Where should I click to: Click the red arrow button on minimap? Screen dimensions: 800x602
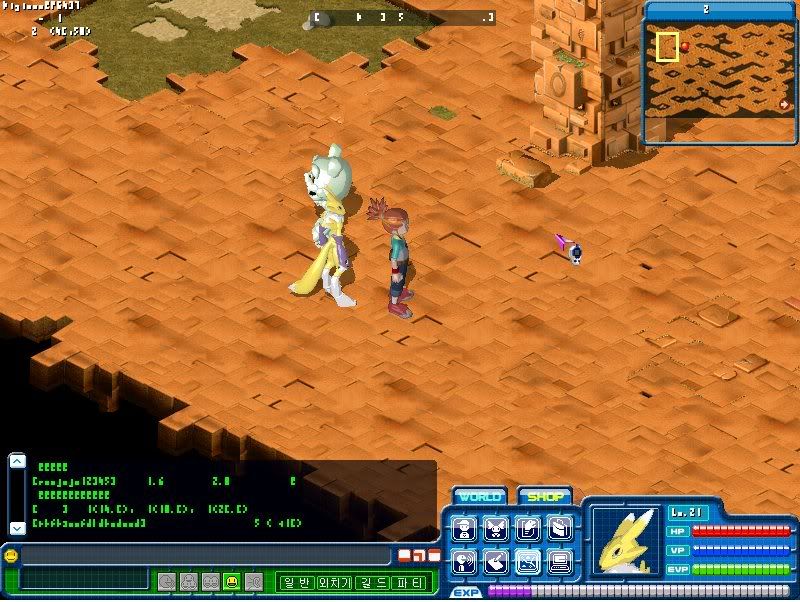point(784,105)
